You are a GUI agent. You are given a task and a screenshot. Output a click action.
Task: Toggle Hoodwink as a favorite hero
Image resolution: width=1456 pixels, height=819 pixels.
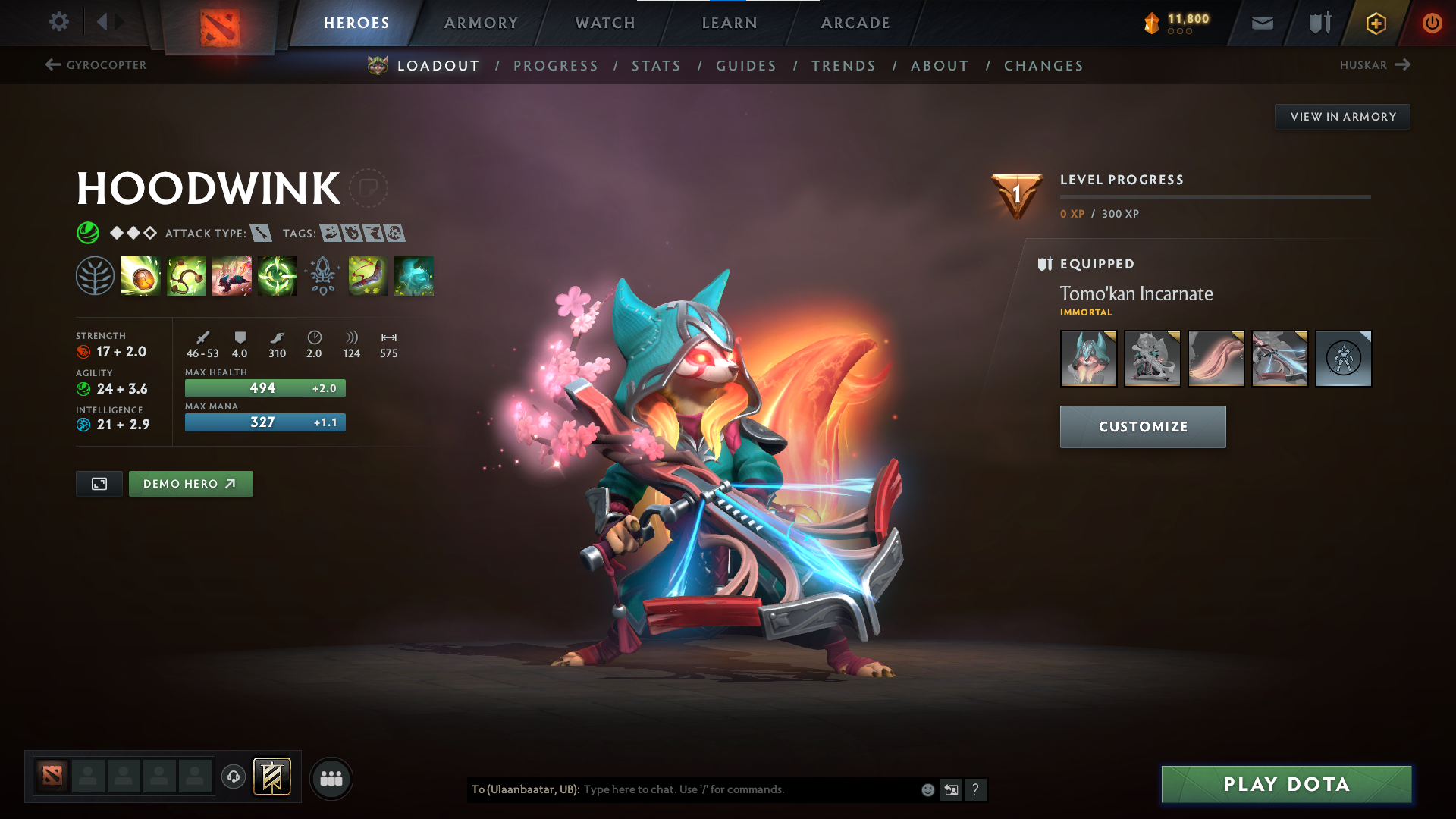[x=369, y=188]
